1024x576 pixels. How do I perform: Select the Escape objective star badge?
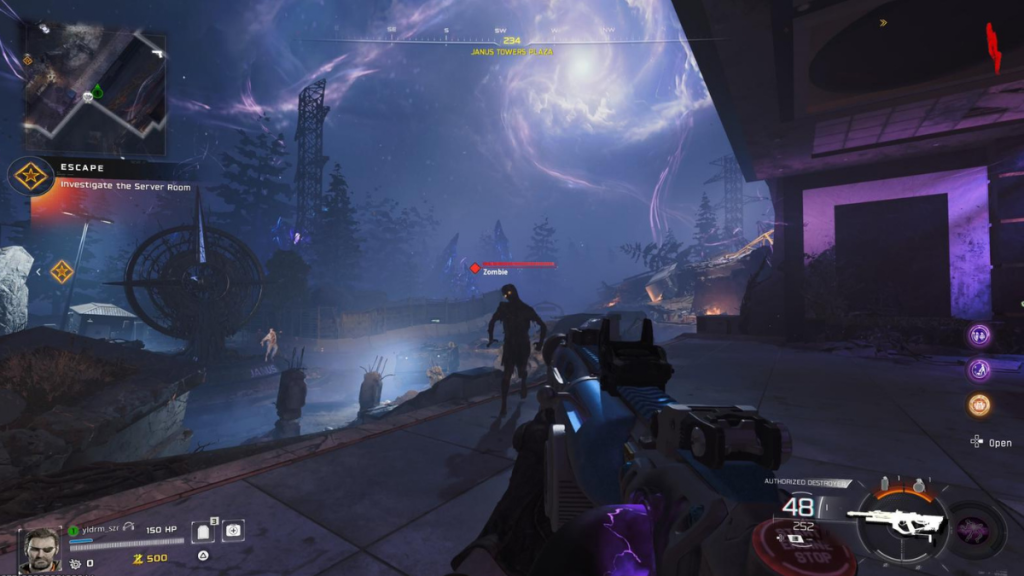30,176
